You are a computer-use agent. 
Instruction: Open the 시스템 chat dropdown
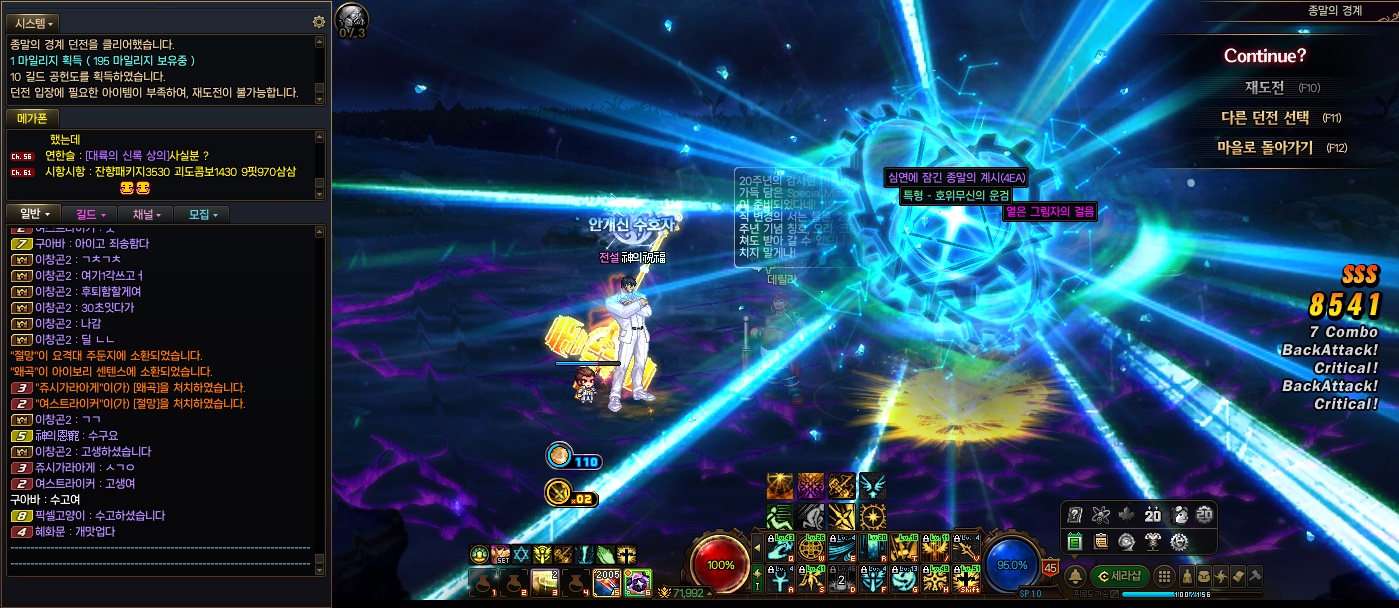click(x=35, y=22)
